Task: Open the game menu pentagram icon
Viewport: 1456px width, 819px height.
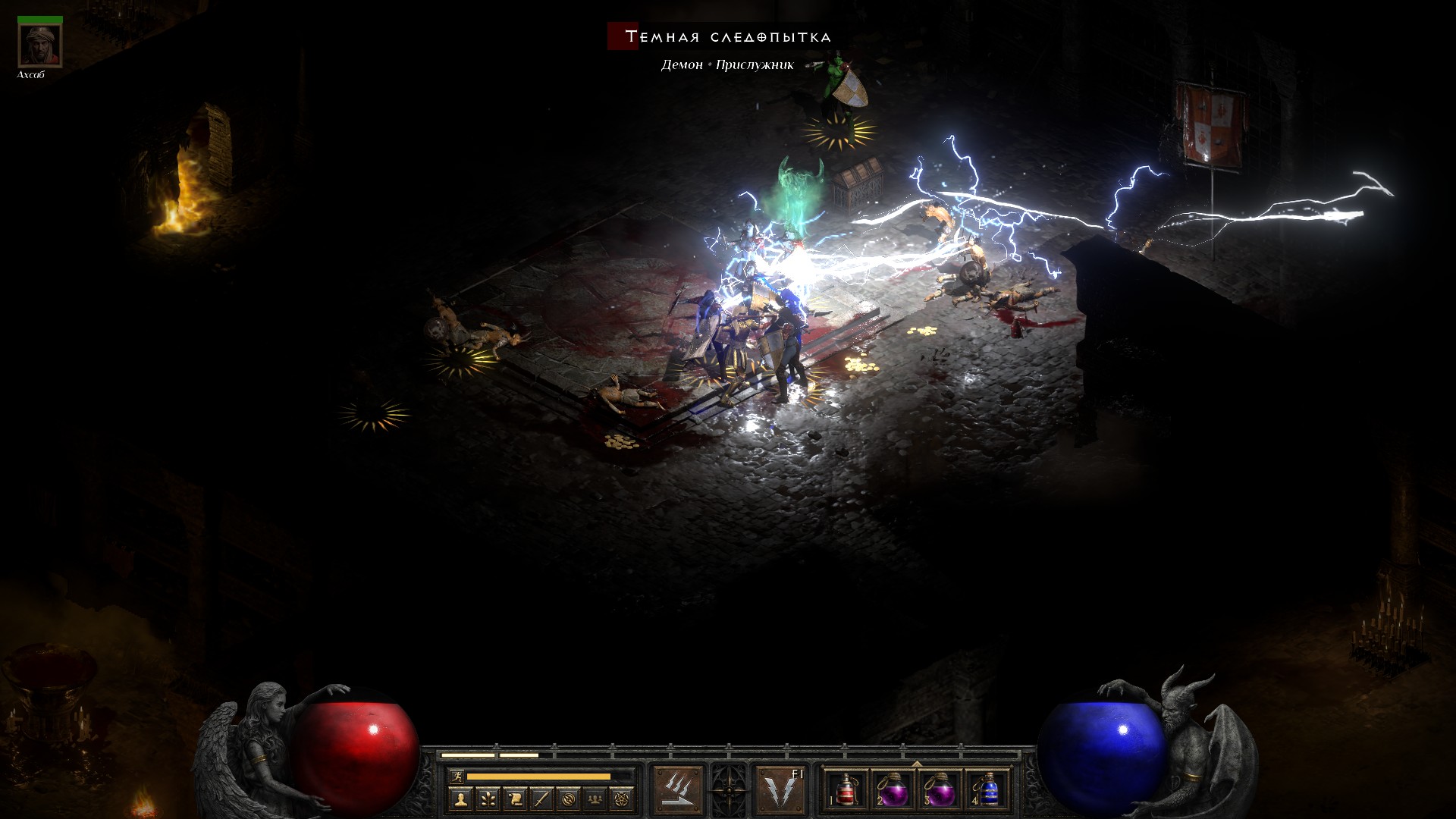Action: (x=622, y=799)
